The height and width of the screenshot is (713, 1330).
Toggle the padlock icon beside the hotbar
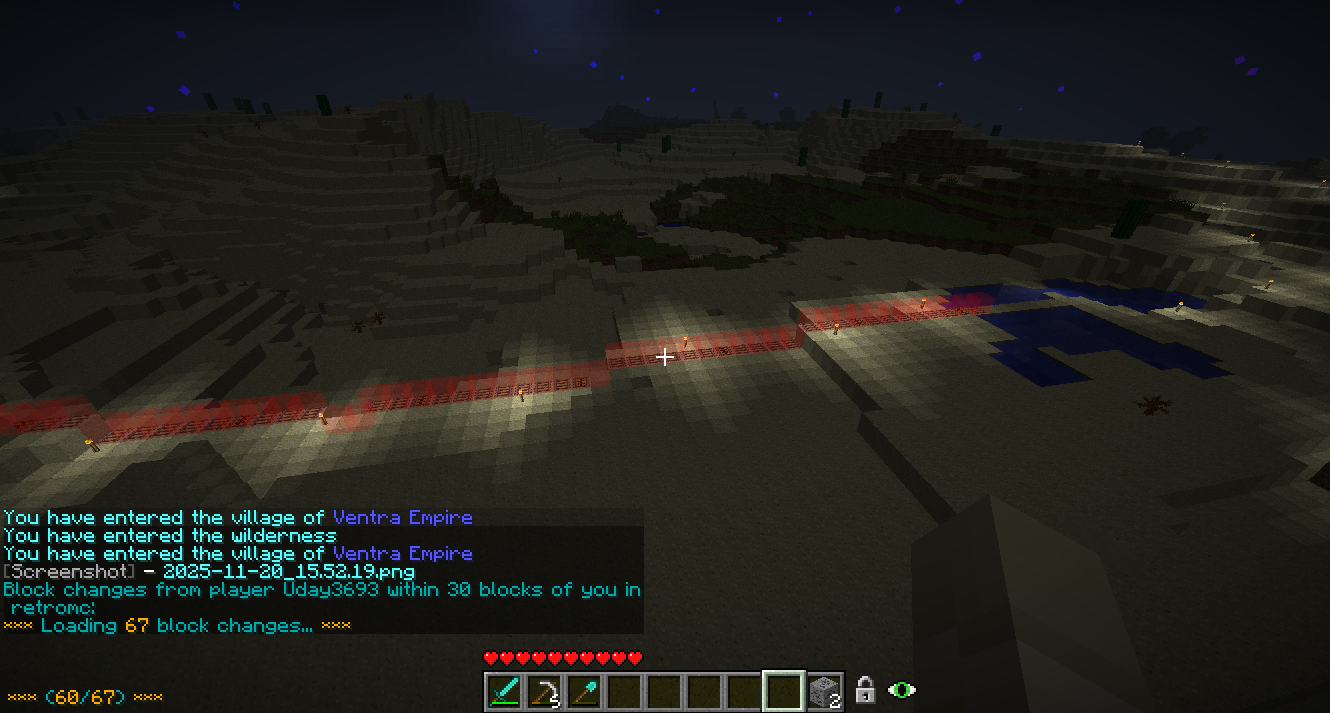click(x=866, y=690)
